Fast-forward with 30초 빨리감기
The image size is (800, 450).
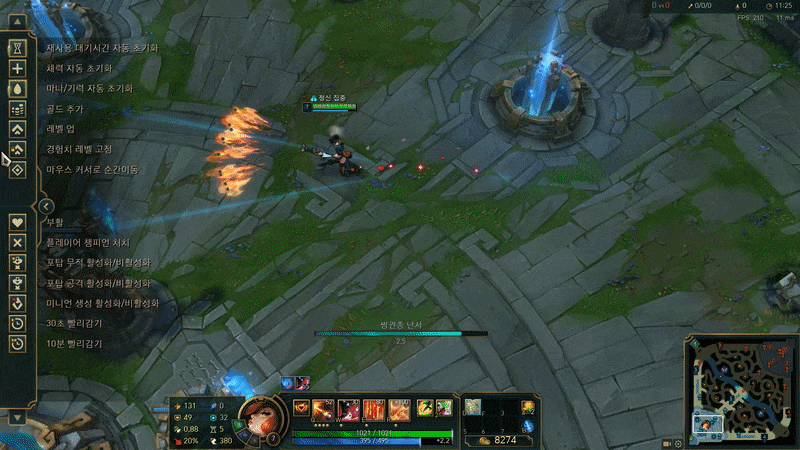pyautogui.click(x=17, y=323)
